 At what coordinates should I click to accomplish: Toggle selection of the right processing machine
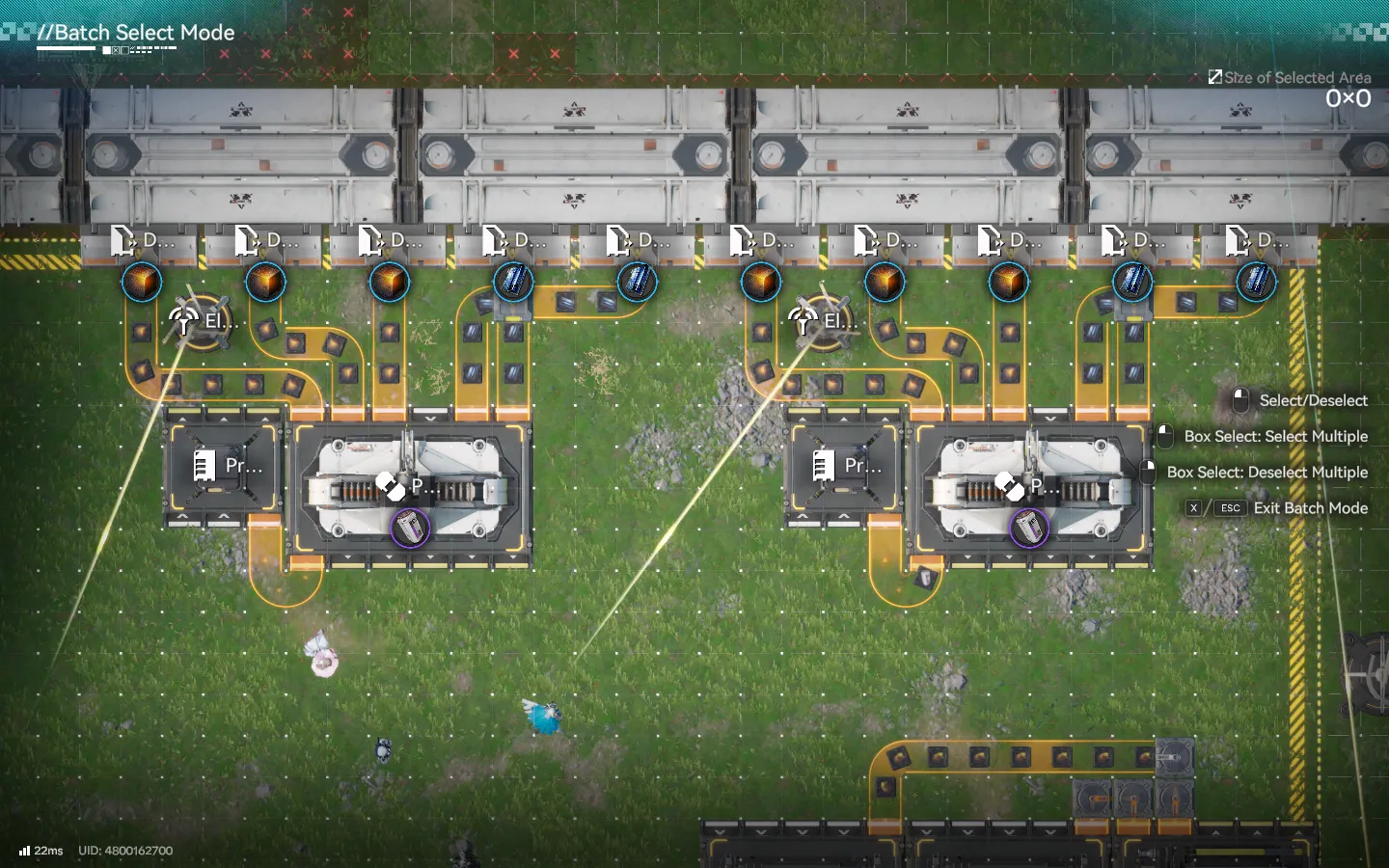pos(1031,487)
